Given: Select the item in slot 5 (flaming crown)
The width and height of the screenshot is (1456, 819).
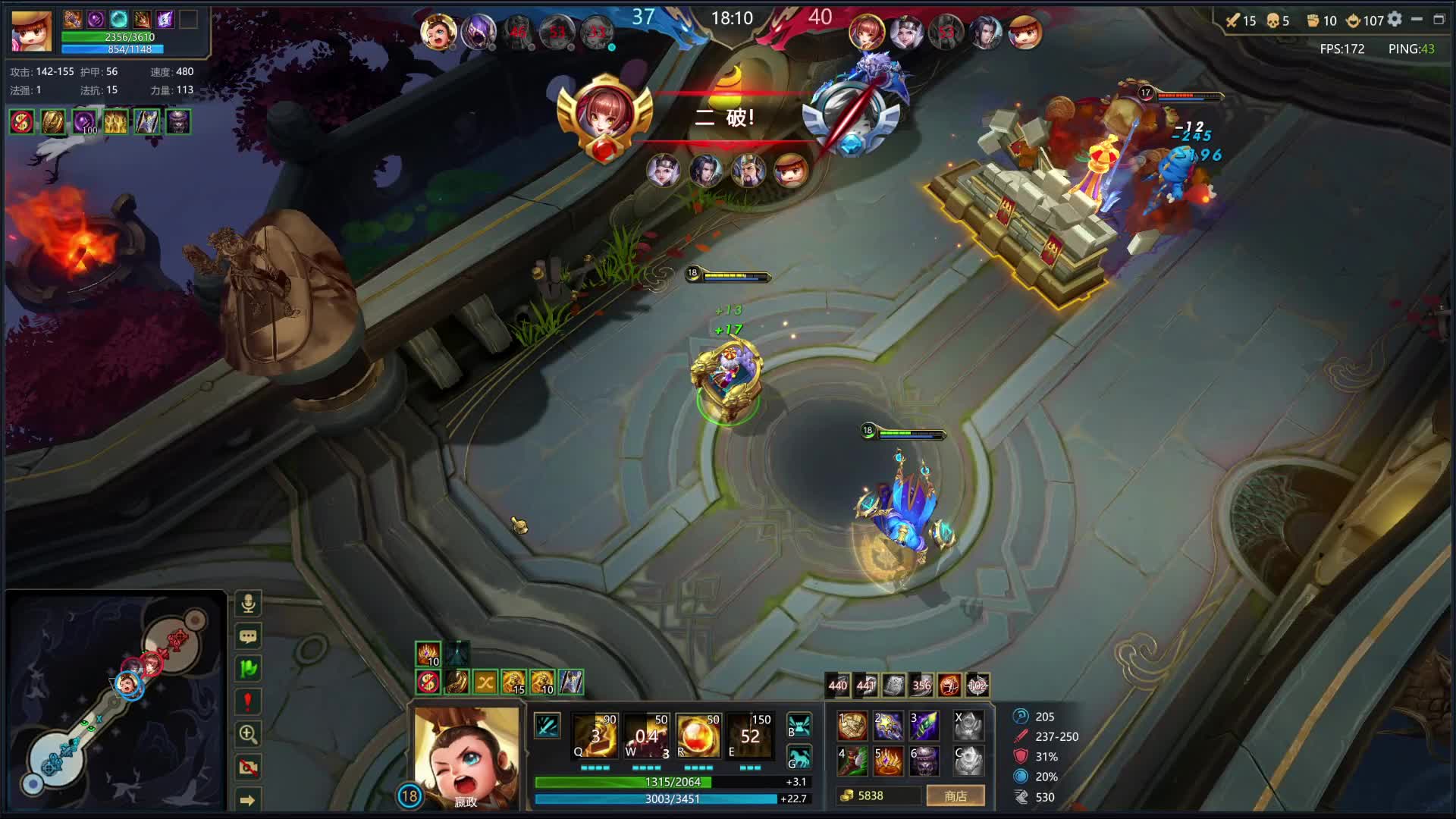Looking at the screenshot, I should (x=887, y=761).
